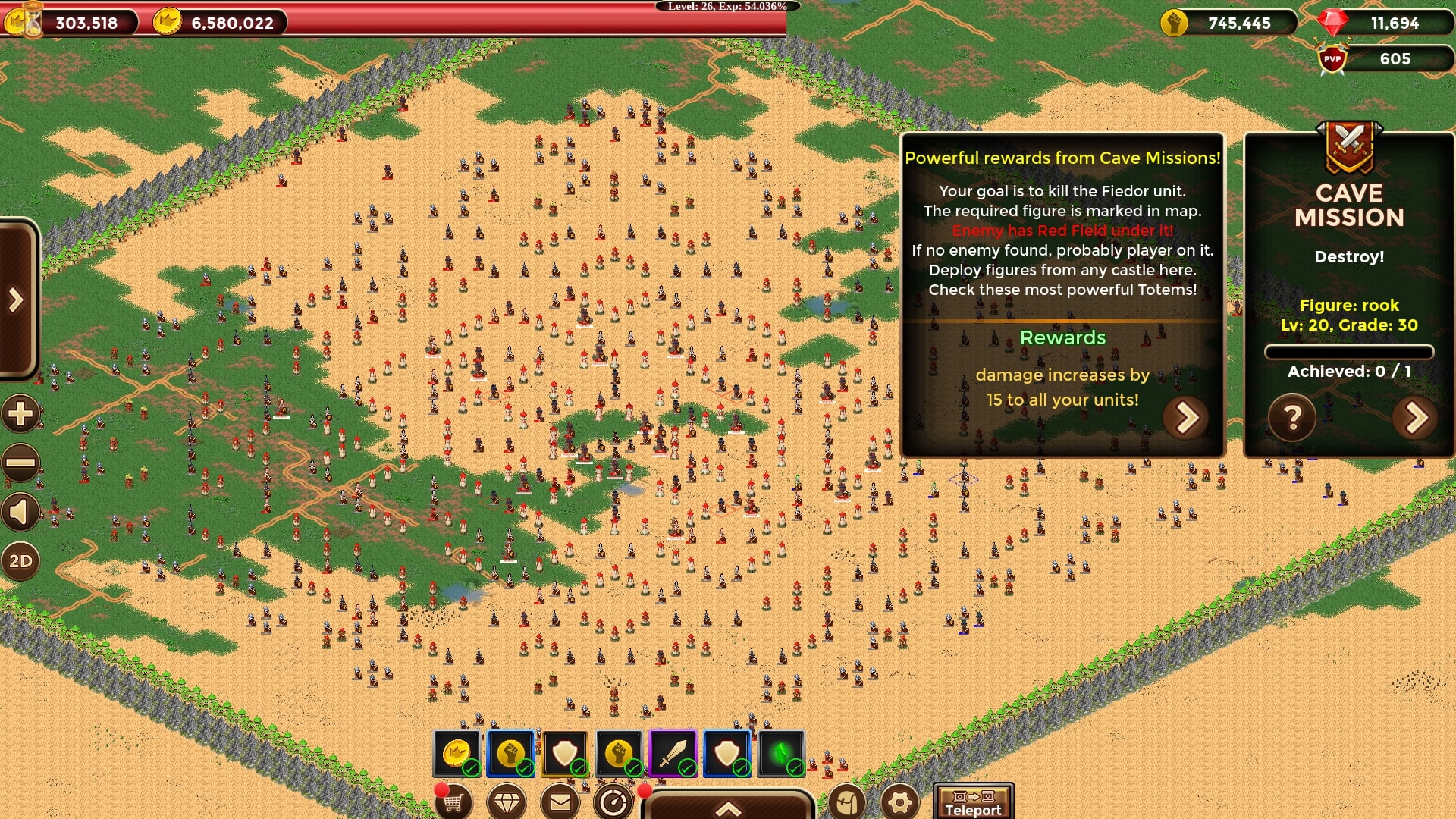
Task: Zoom out with the minus button
Action: (x=20, y=463)
